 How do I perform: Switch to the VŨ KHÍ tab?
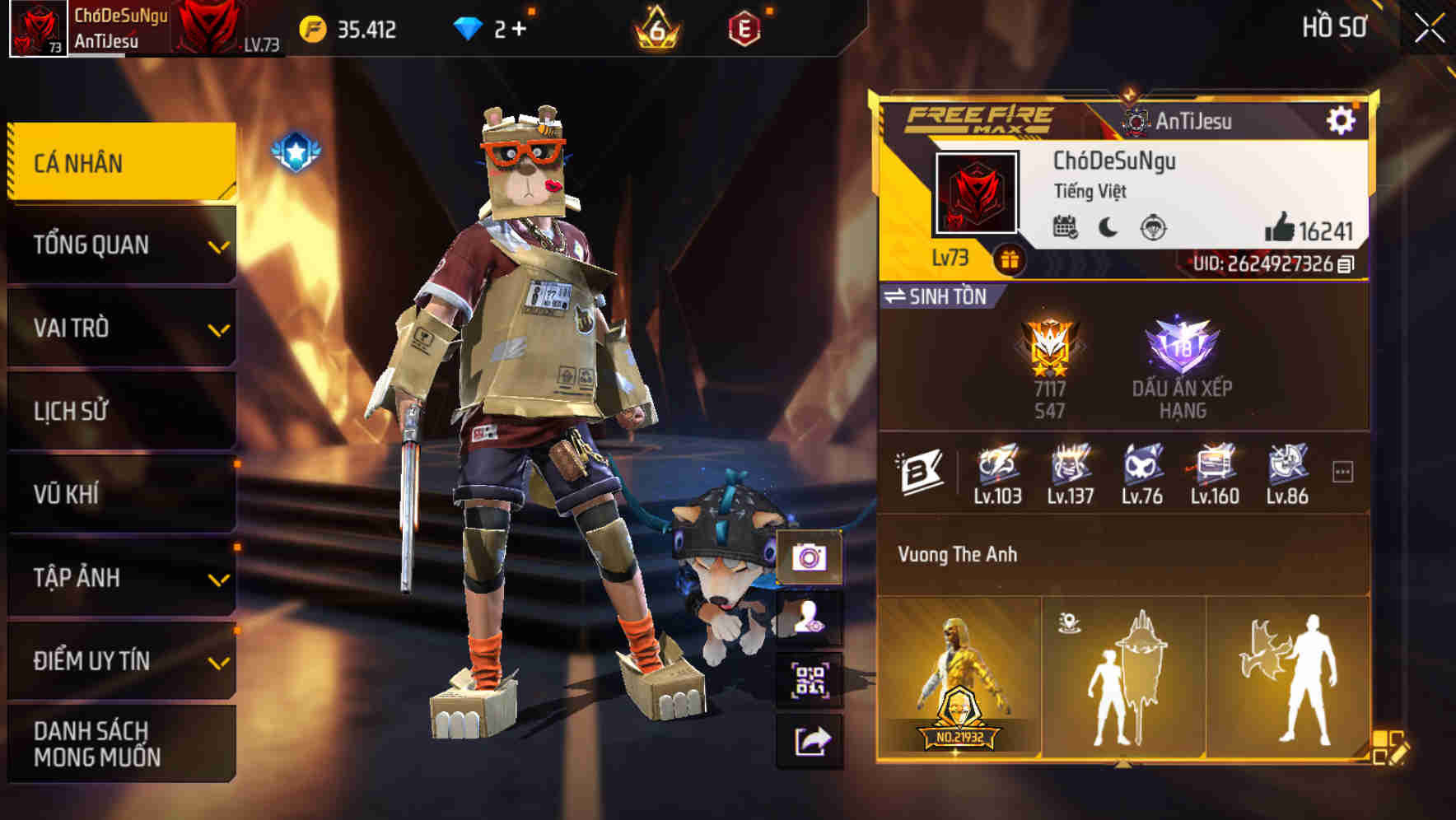[x=120, y=494]
